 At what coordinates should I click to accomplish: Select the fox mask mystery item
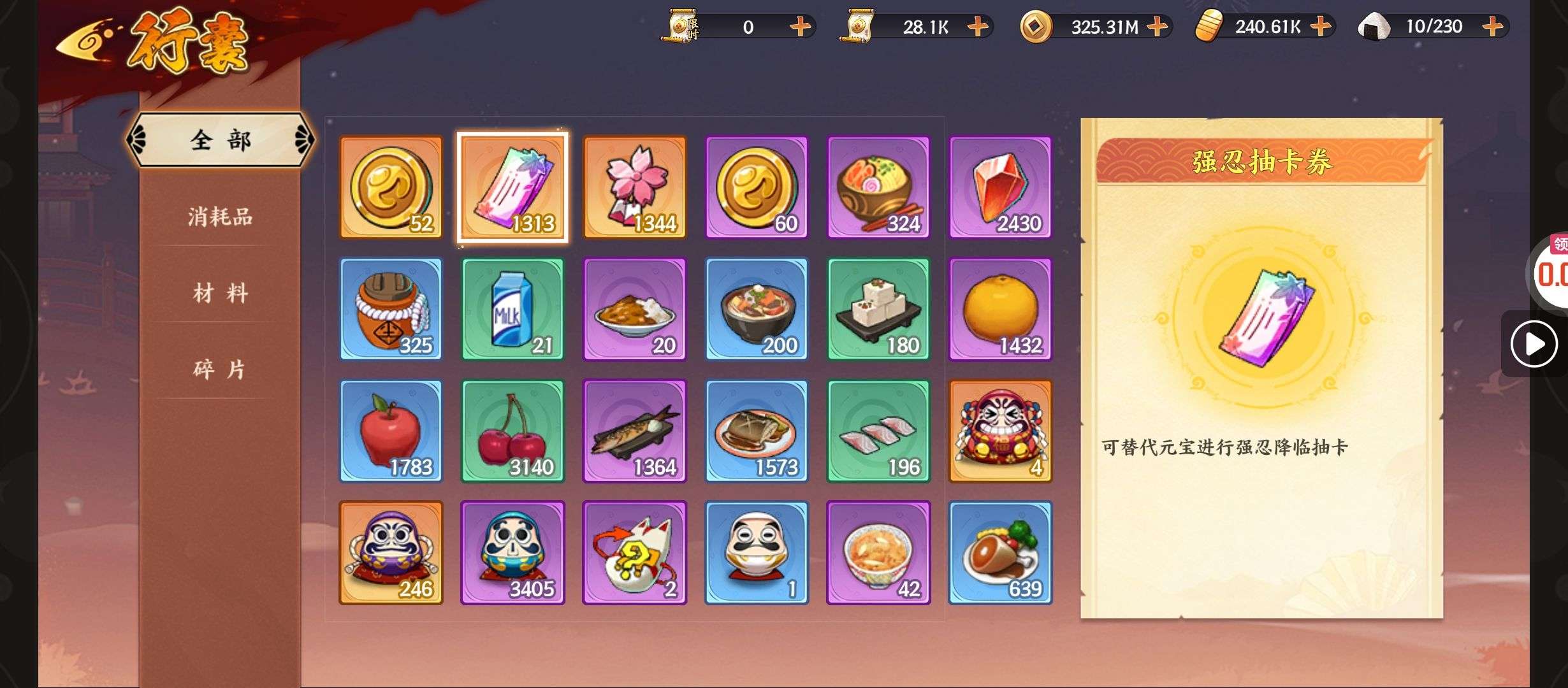coord(635,553)
